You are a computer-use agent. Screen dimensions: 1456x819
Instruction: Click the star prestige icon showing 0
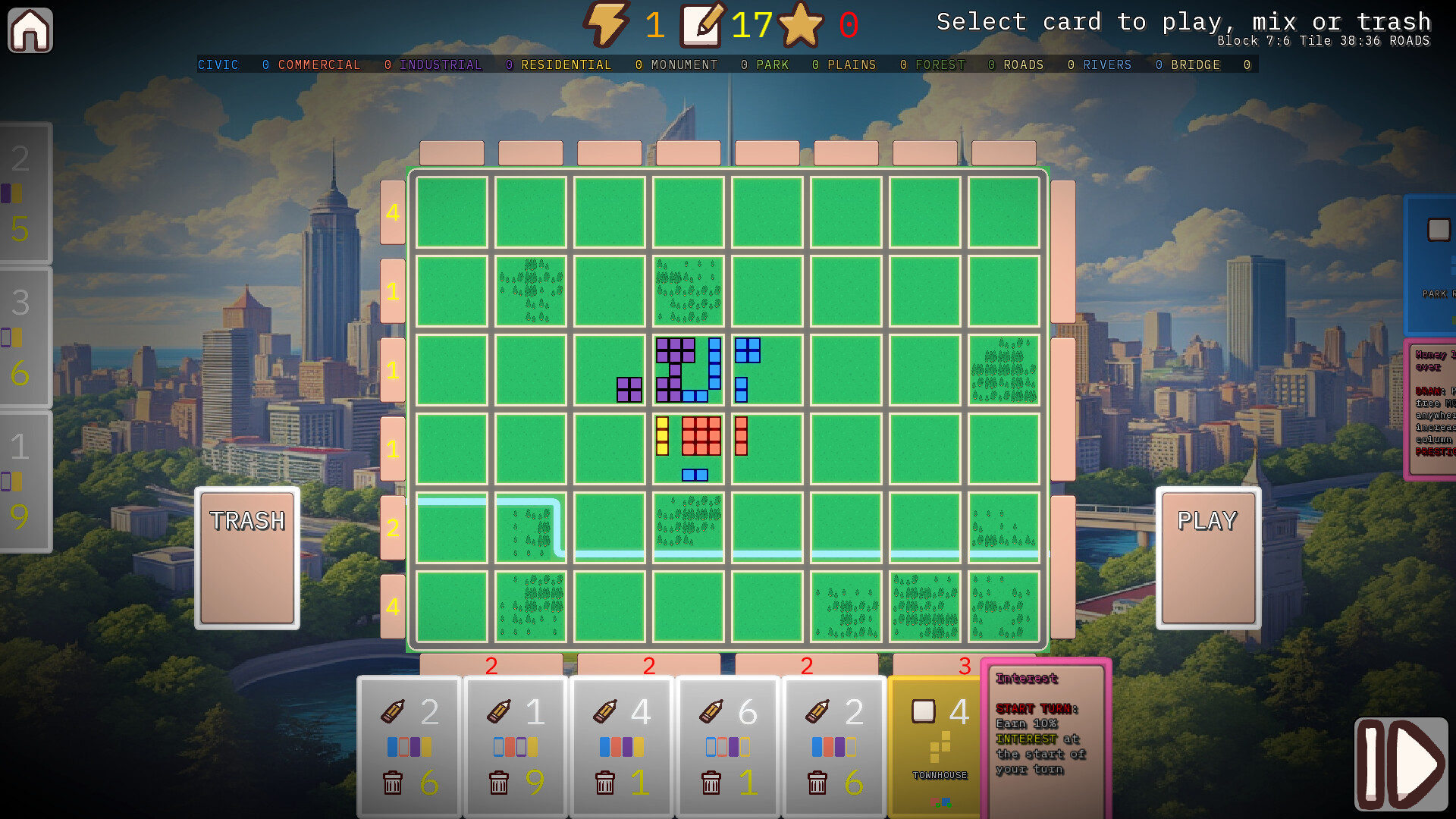pos(801,25)
